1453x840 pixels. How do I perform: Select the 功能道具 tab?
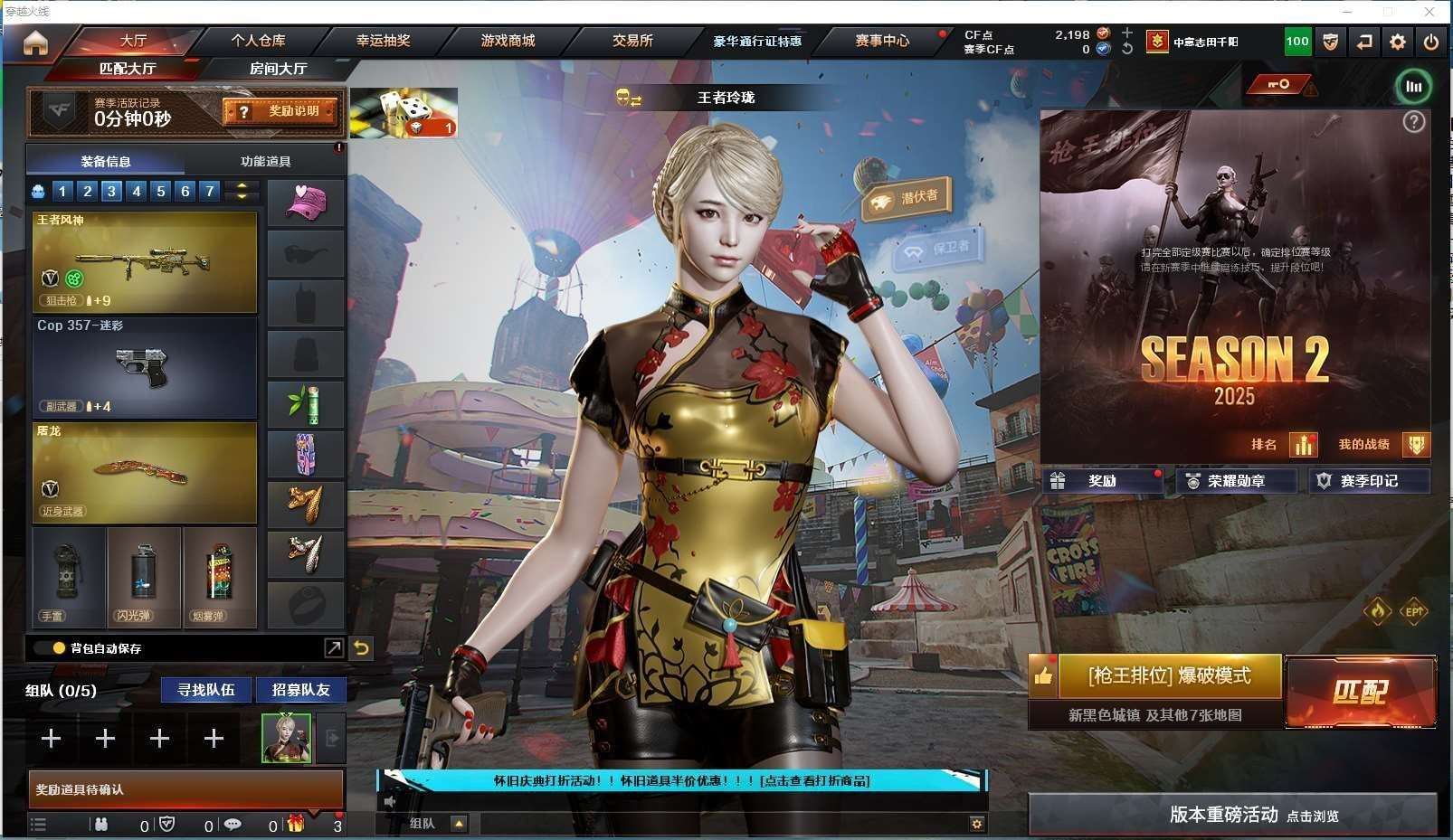(265, 162)
